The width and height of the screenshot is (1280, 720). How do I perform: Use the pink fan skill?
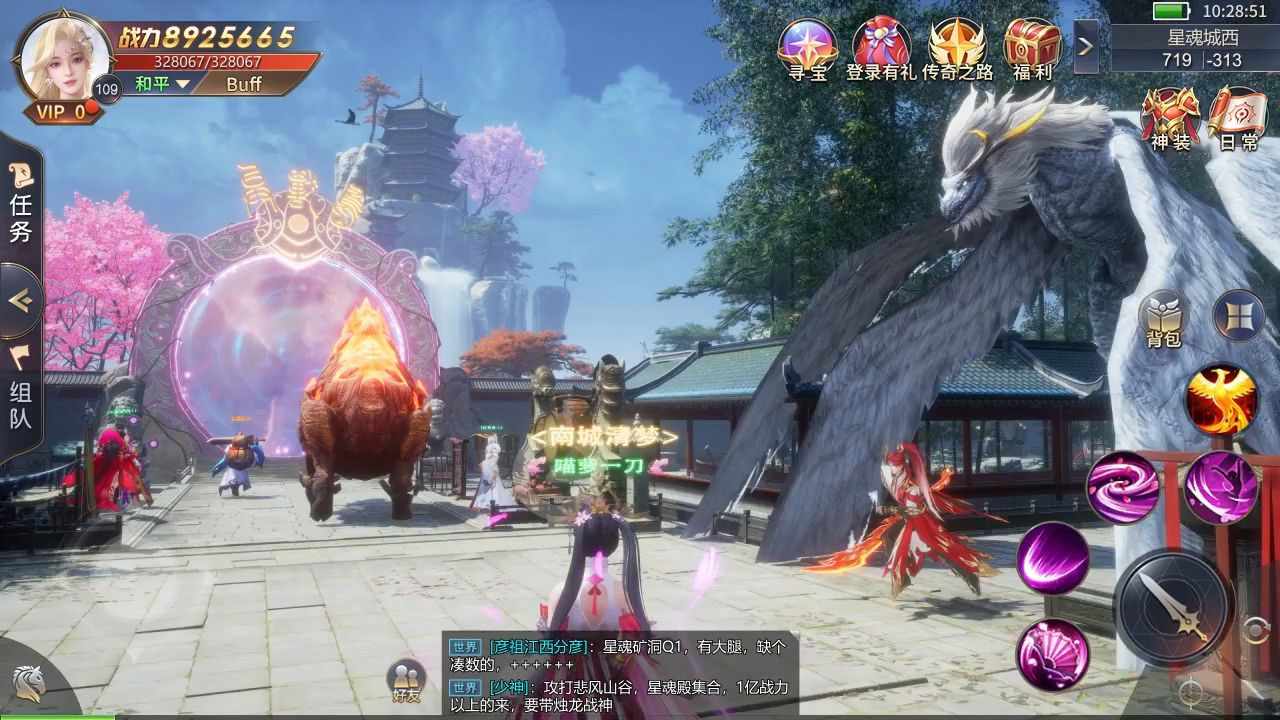(1053, 655)
